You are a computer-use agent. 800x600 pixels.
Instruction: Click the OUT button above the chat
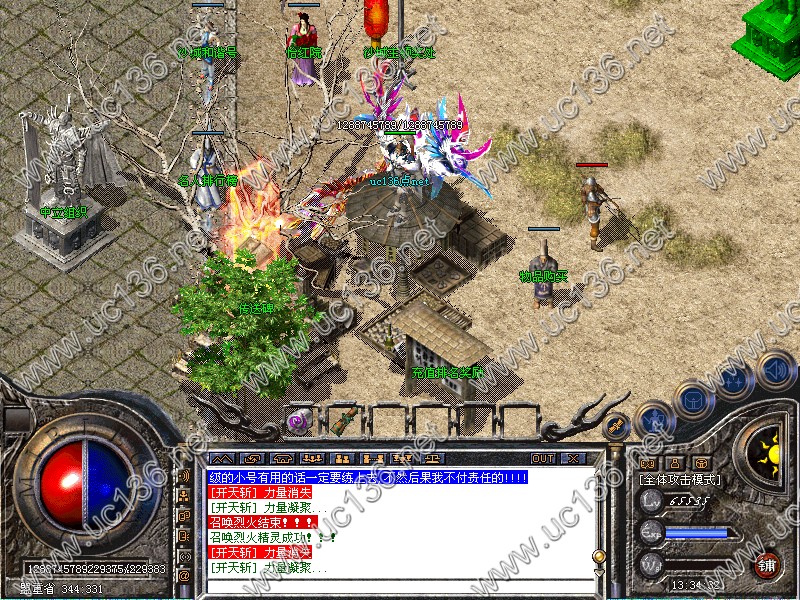pyautogui.click(x=543, y=458)
